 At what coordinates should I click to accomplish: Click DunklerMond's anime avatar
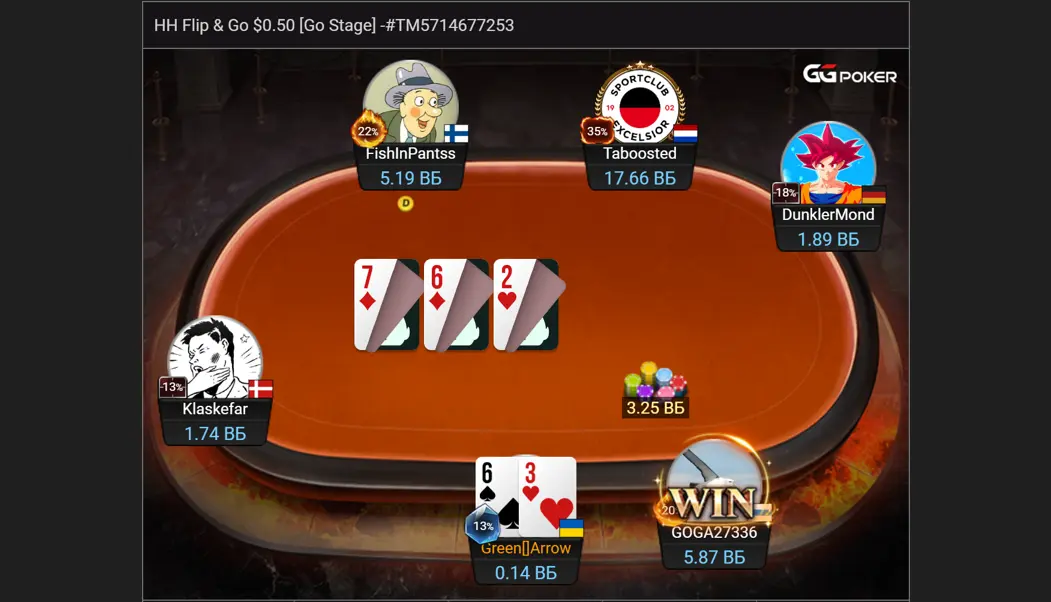828,165
